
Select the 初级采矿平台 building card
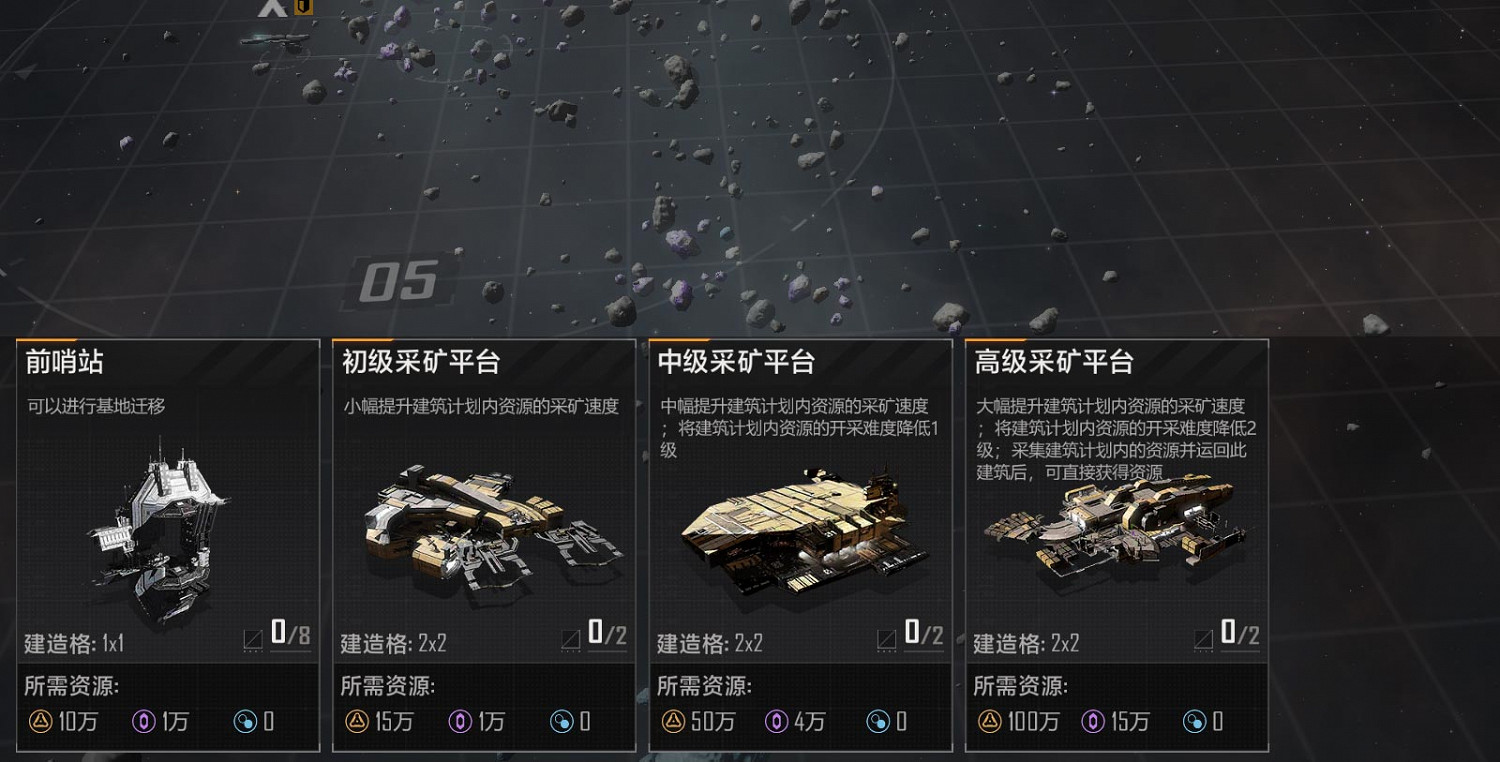click(482, 550)
